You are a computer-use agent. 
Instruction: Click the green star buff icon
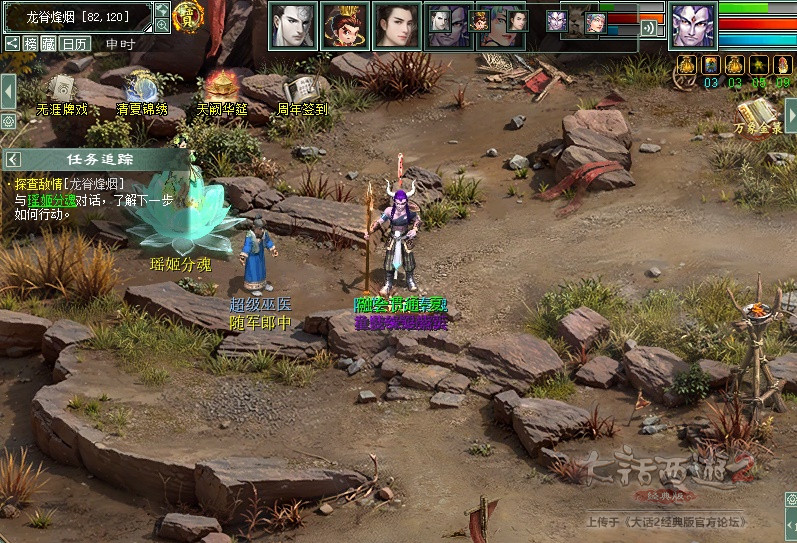pyautogui.click(x=759, y=65)
